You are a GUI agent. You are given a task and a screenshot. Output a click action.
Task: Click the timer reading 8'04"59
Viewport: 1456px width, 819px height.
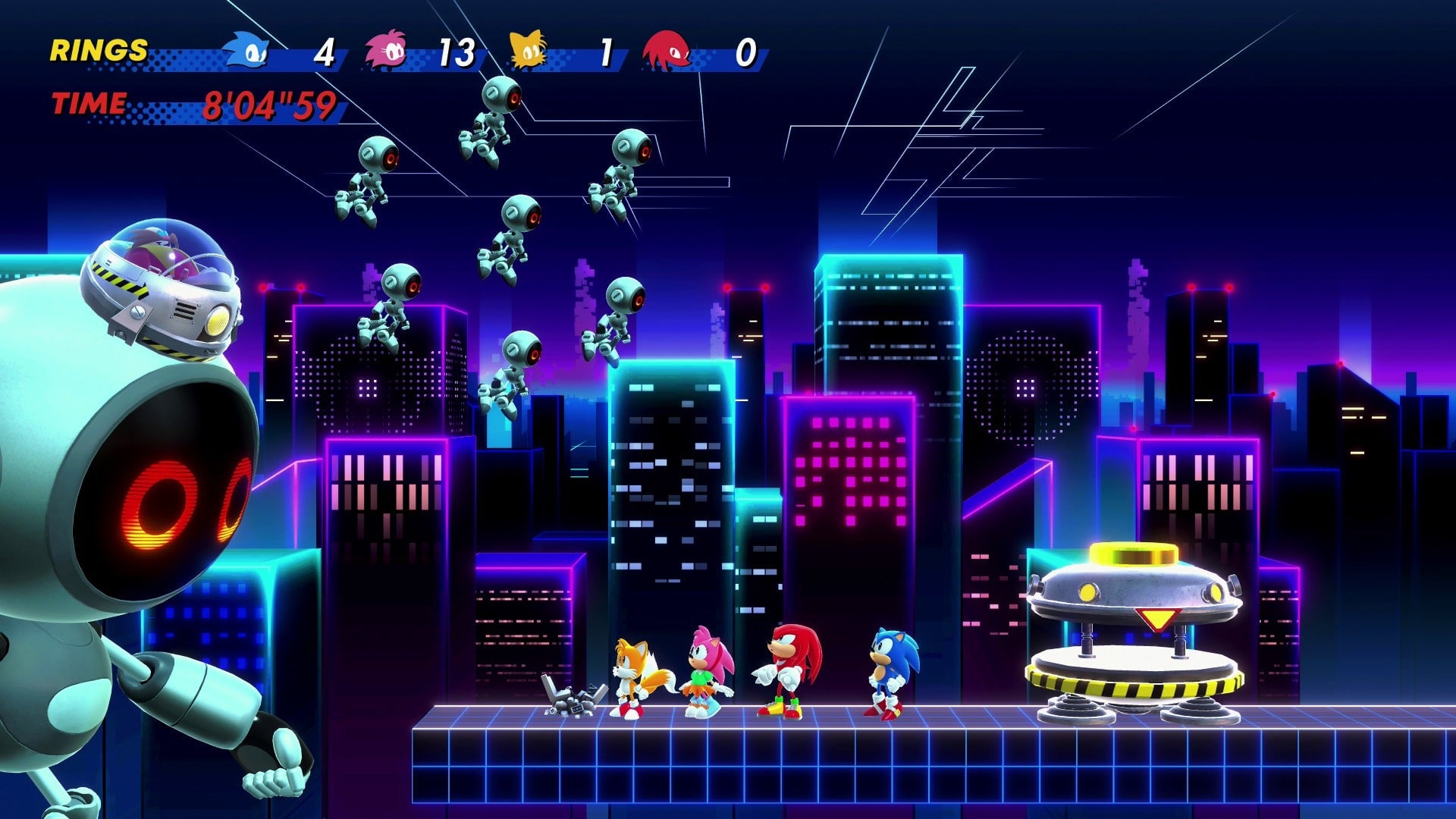(269, 106)
